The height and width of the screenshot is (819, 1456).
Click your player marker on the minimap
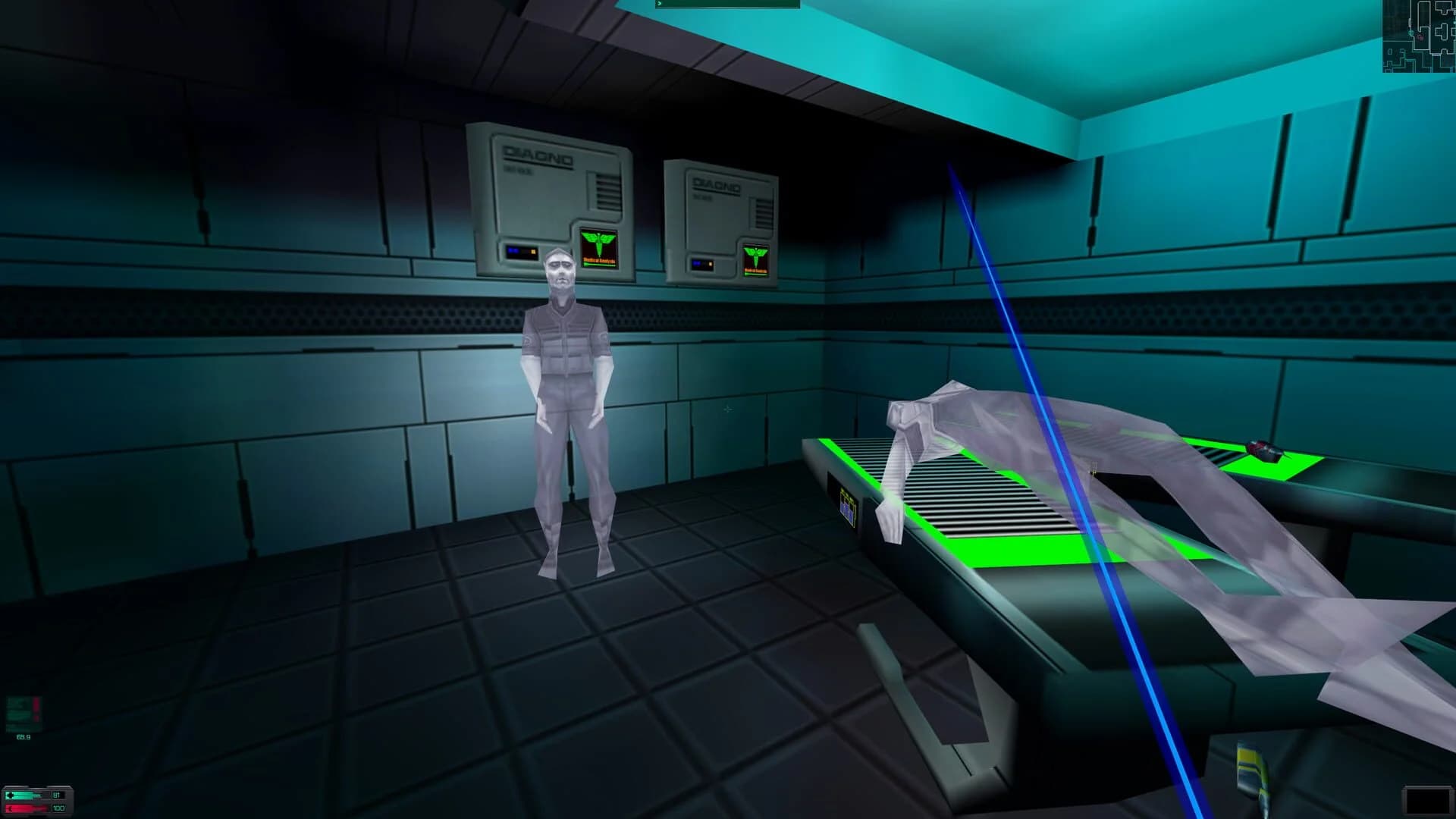click(x=1411, y=33)
